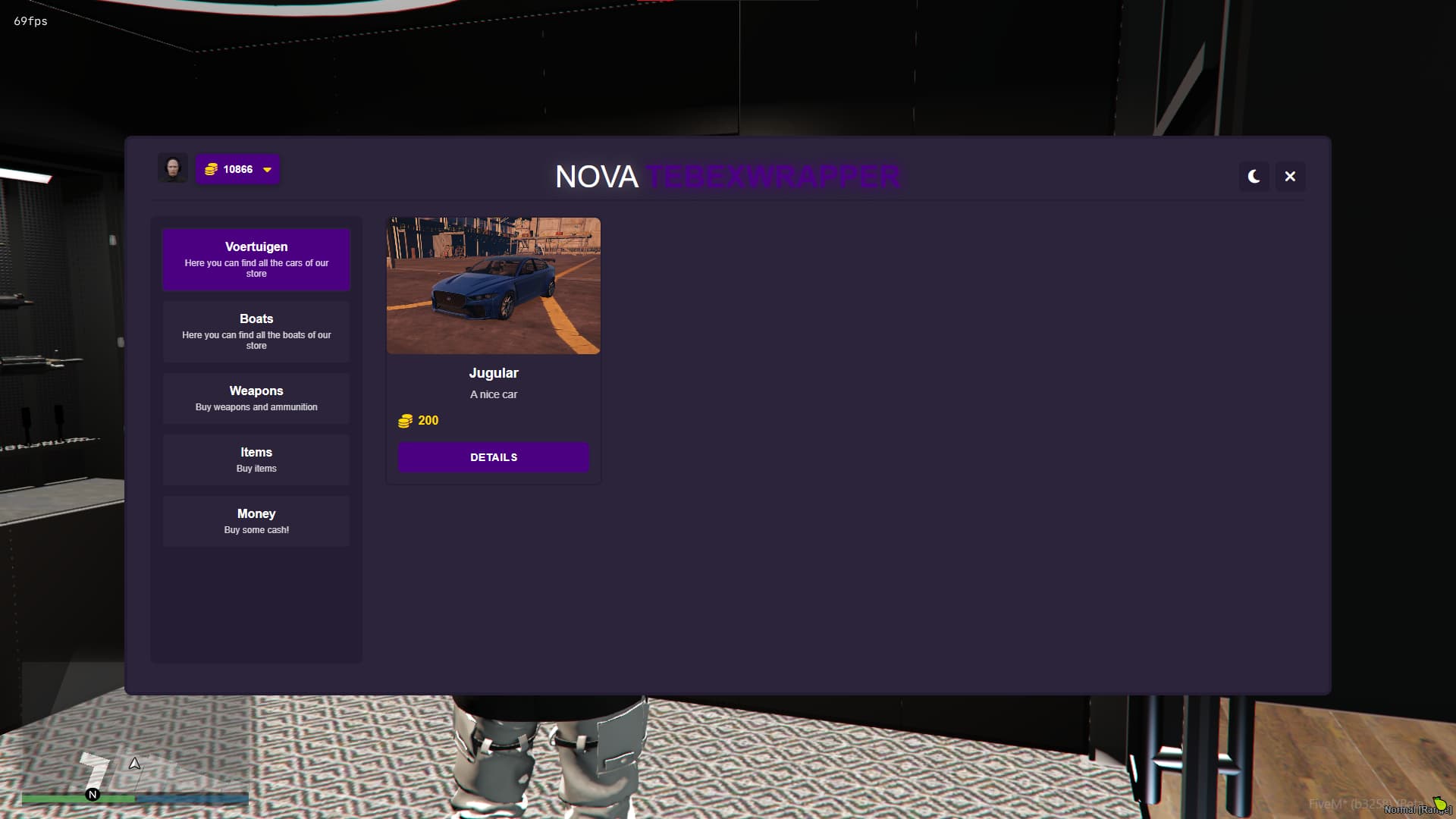Switch the theme using the crescent button
The width and height of the screenshot is (1456, 819).
(1254, 176)
